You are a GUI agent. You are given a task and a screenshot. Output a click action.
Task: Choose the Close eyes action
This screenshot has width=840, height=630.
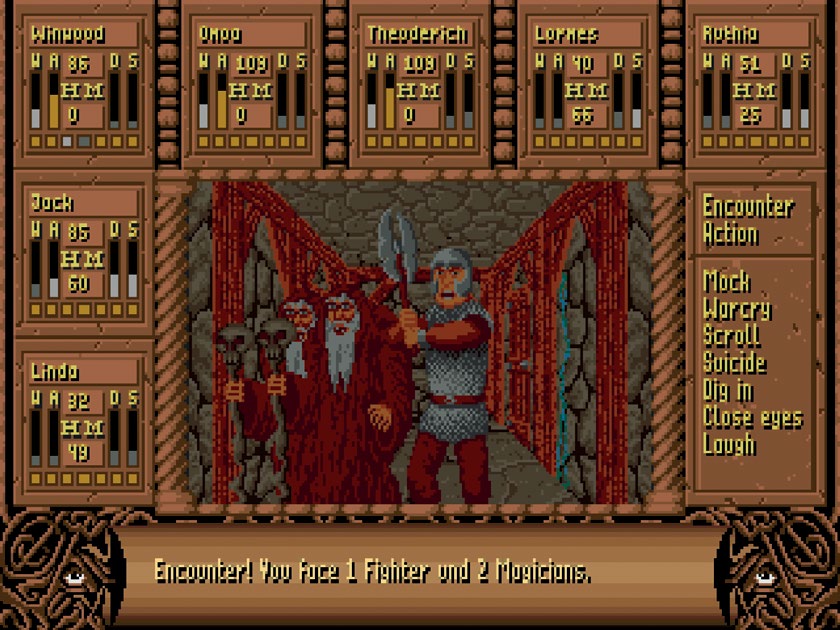pos(752,417)
